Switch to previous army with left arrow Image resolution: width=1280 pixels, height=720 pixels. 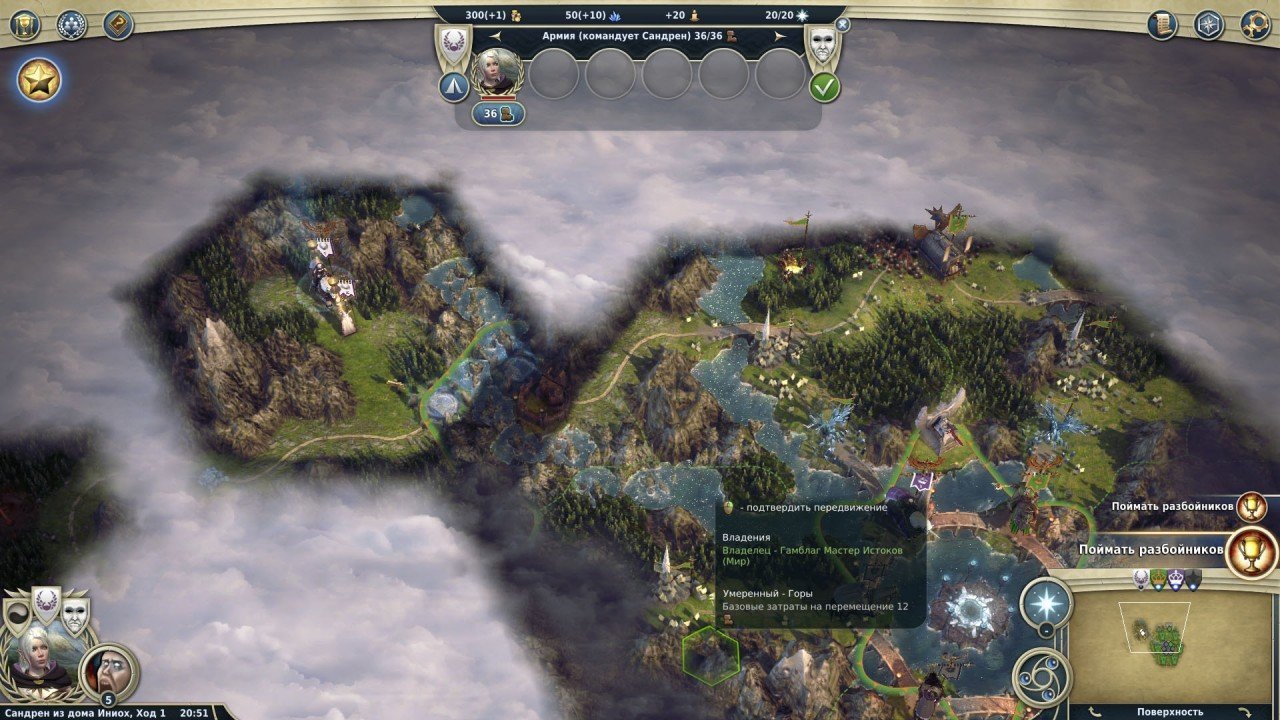tap(495, 36)
